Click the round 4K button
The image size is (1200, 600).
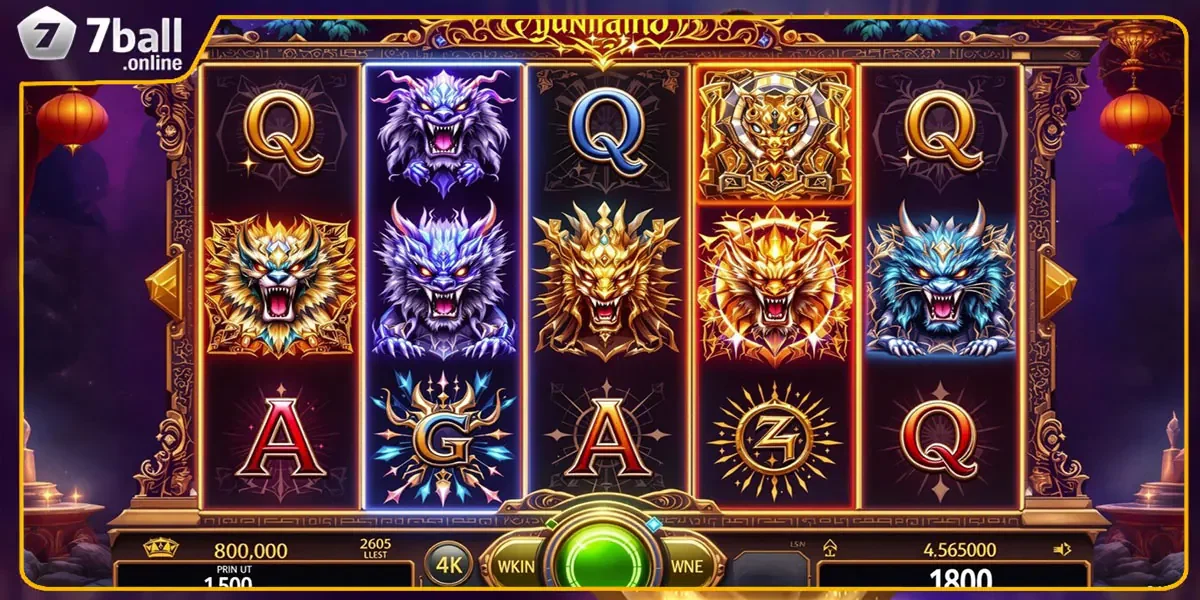[447, 564]
